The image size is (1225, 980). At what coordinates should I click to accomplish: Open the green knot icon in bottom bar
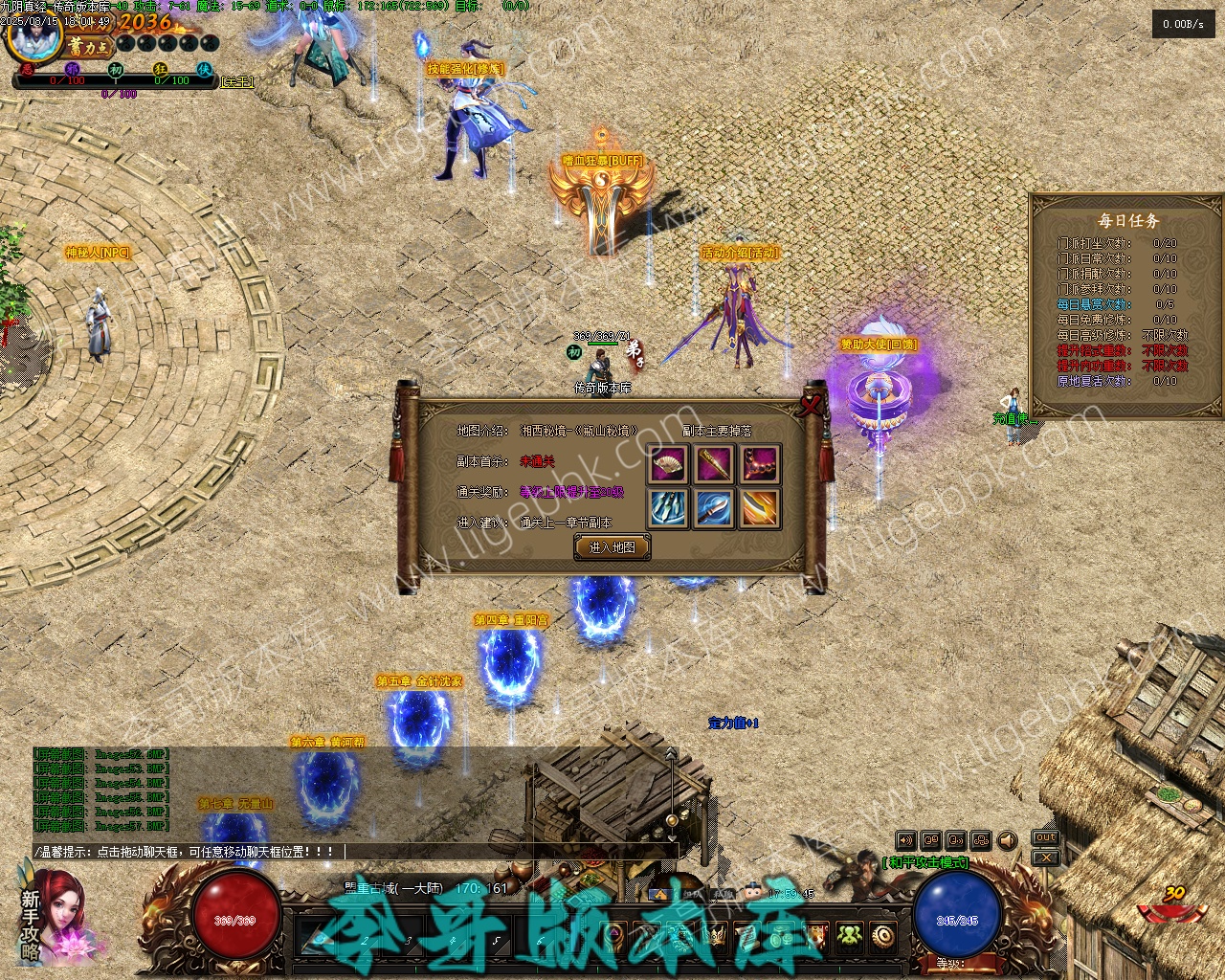pos(849,935)
